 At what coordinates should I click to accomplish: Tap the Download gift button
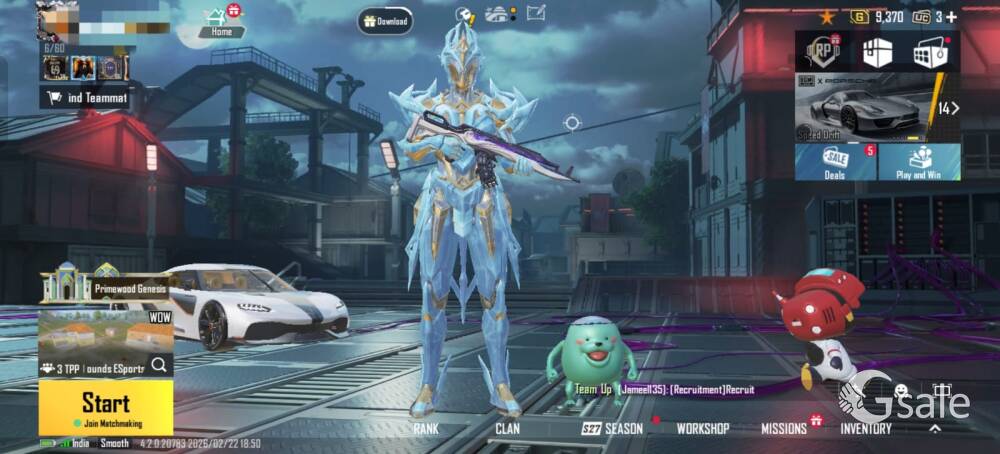[x=386, y=20]
